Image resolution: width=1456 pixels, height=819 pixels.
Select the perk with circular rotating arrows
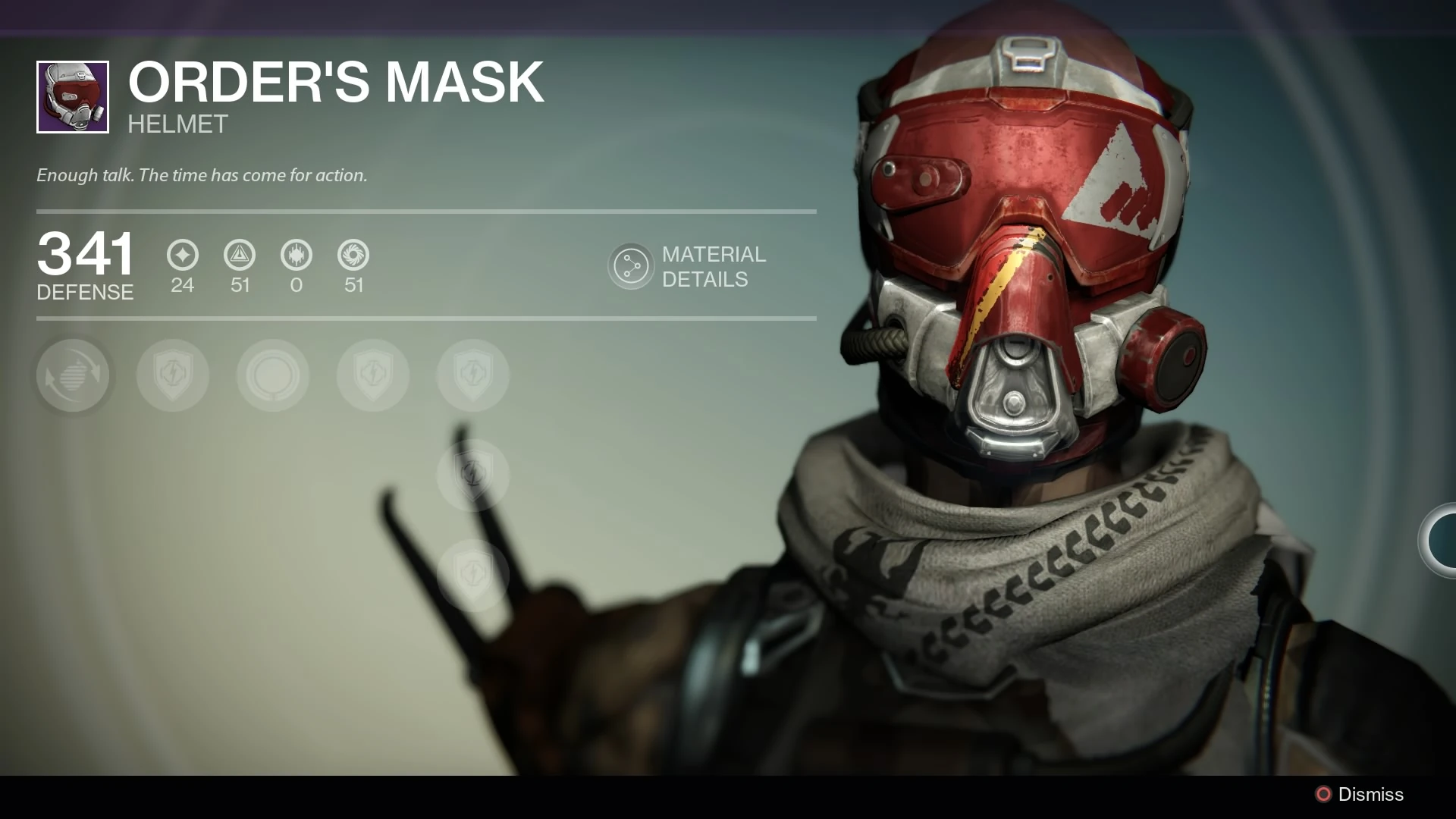click(x=73, y=375)
